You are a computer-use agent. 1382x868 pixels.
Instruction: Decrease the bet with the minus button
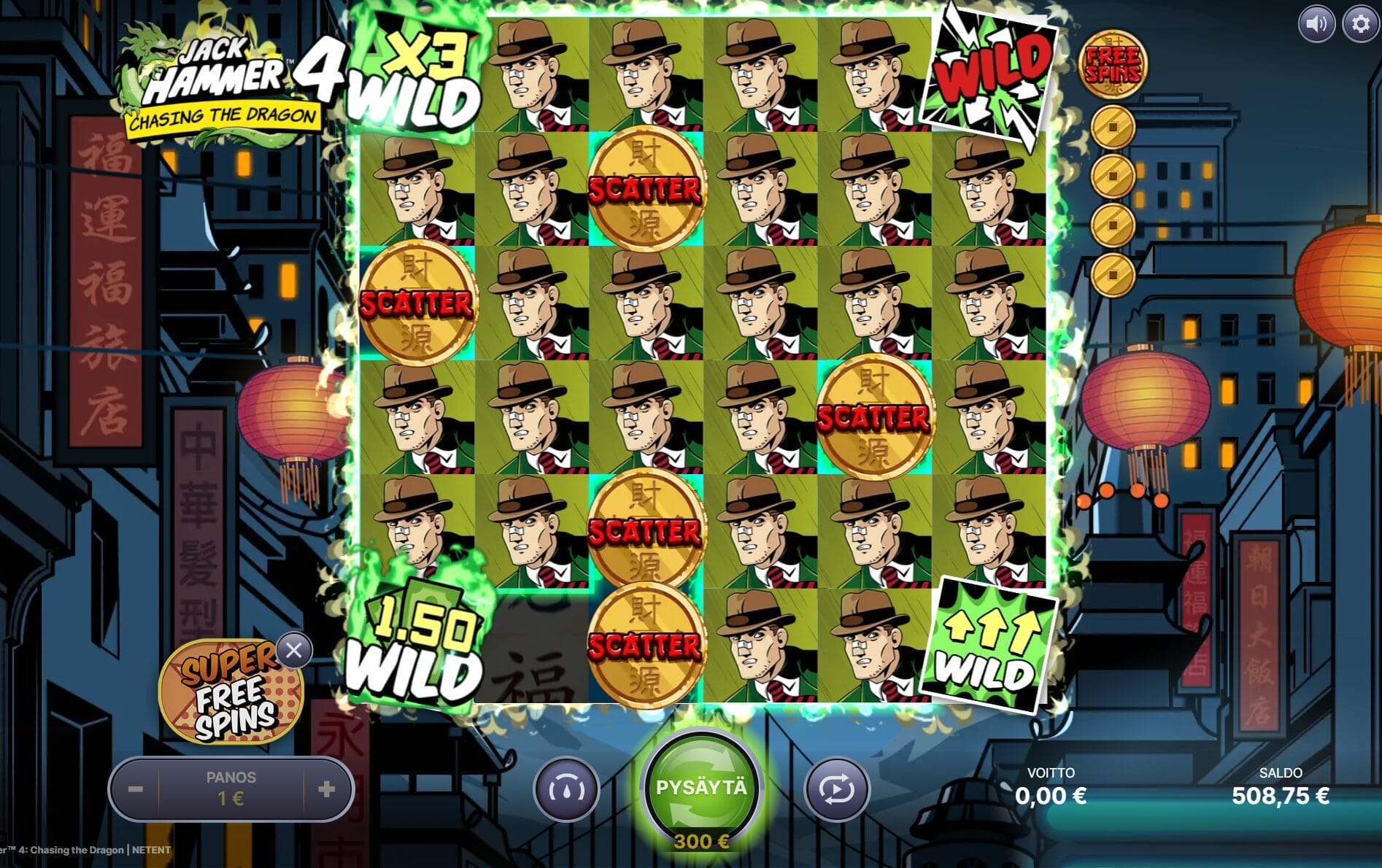134,788
